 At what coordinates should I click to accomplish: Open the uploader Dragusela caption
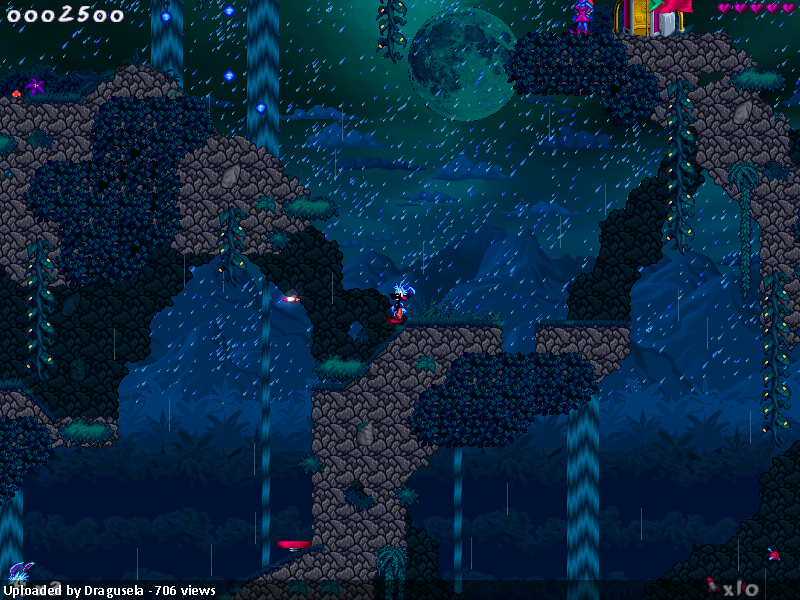[112, 591]
